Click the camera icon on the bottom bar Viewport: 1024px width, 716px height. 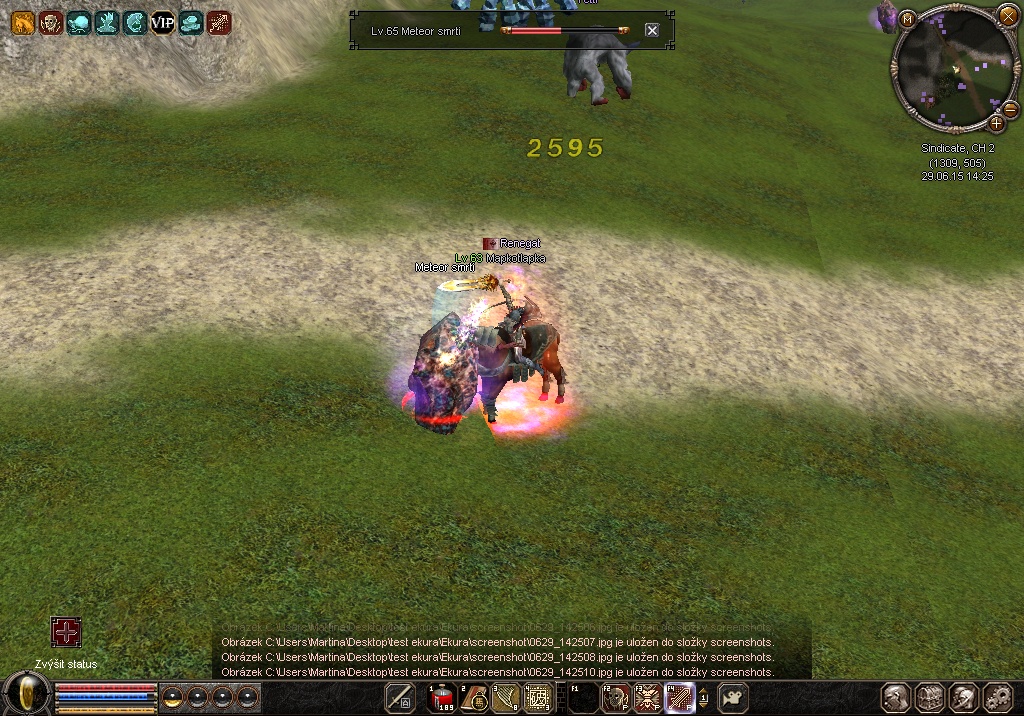pos(734,698)
